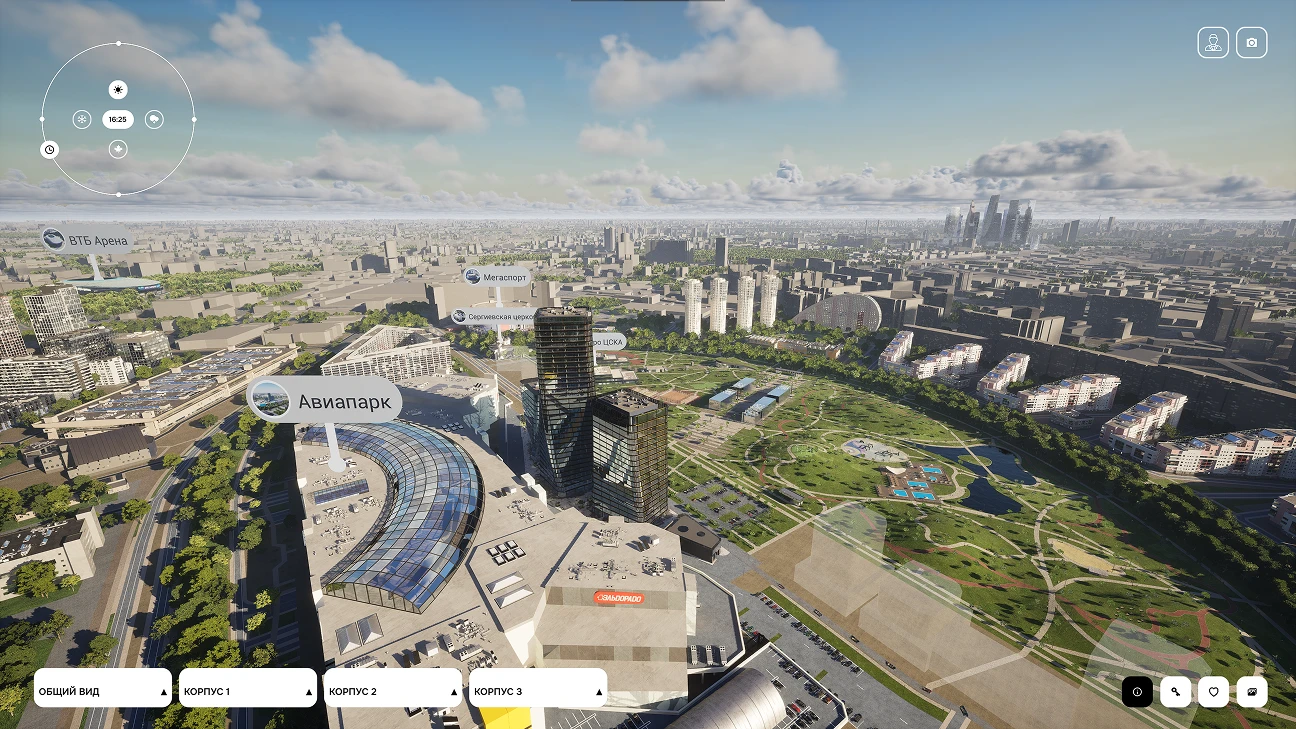This screenshot has width=1296, height=729.
Task: Choose the snowflake winter icon
Action: pyautogui.click(x=81, y=120)
